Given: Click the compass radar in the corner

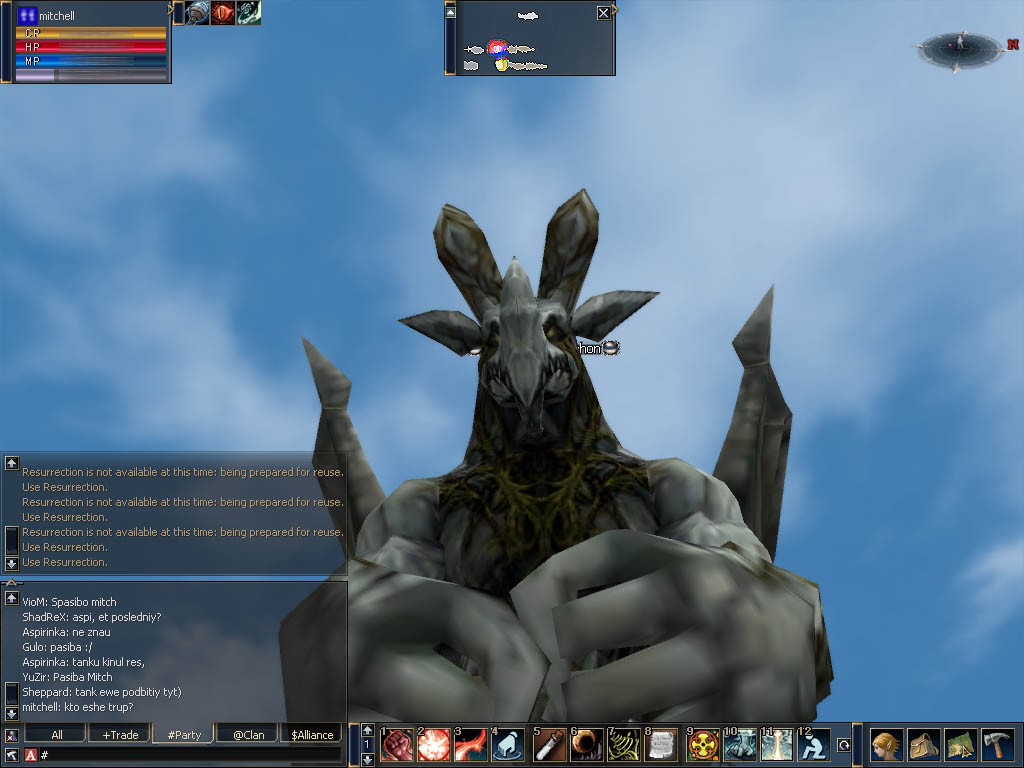Looking at the screenshot, I should pos(959,47).
